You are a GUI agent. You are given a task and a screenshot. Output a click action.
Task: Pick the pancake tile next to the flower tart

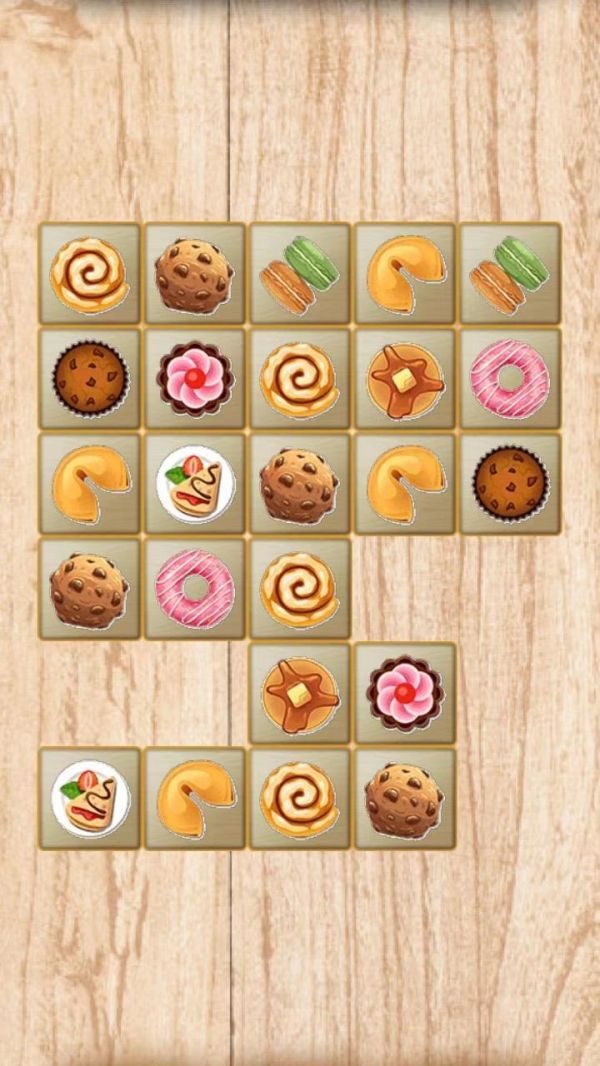click(300, 693)
